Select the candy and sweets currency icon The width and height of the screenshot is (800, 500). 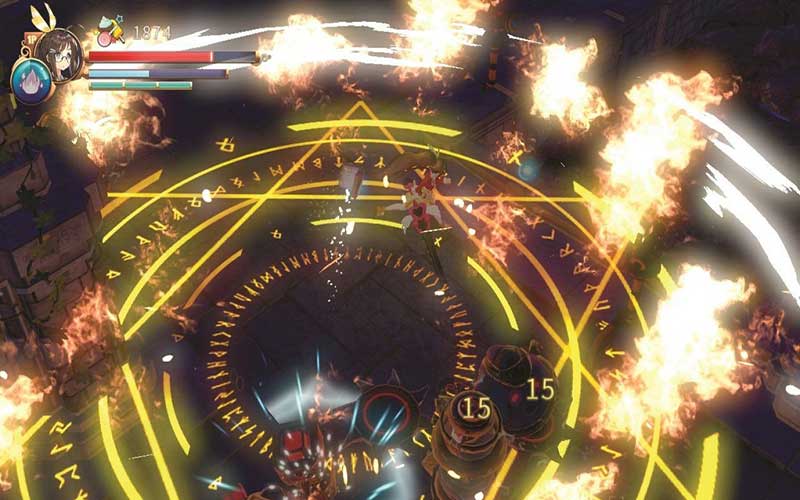pos(112,31)
